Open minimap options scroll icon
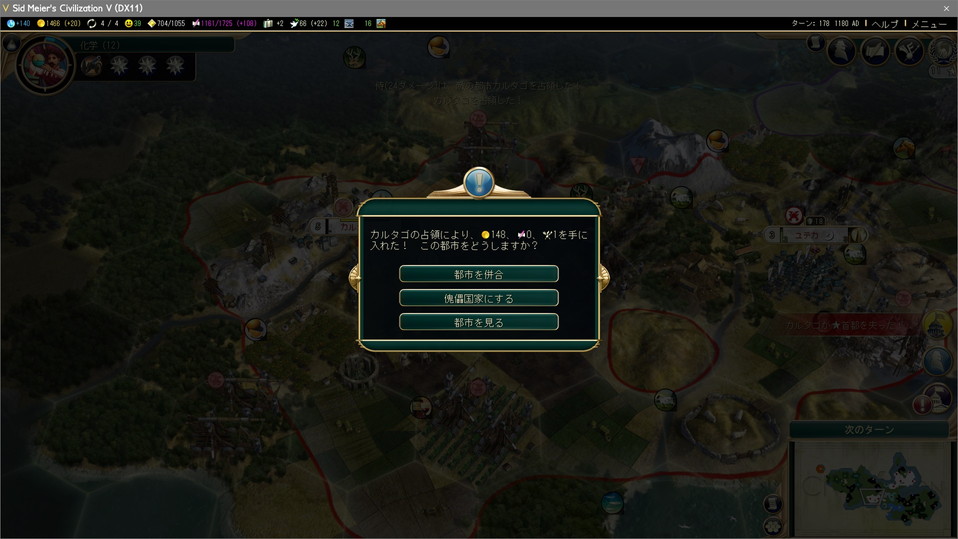The width and height of the screenshot is (958, 539). click(x=773, y=503)
